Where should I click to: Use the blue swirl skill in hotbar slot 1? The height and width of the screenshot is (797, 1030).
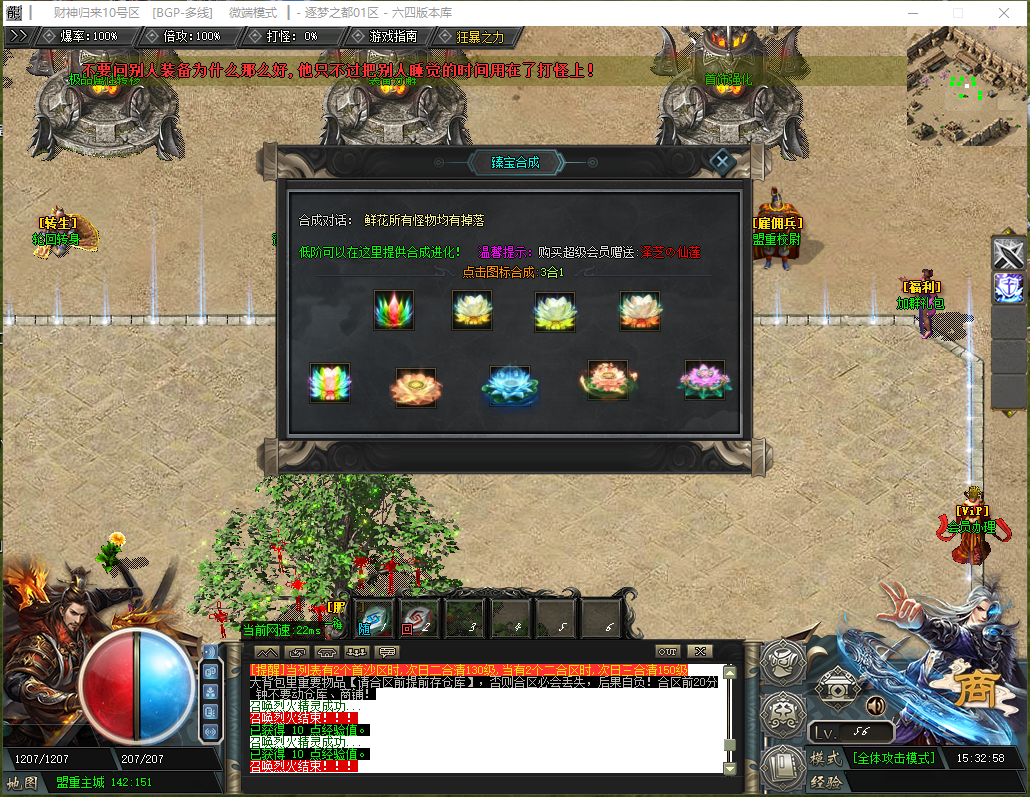pyautogui.click(x=375, y=617)
